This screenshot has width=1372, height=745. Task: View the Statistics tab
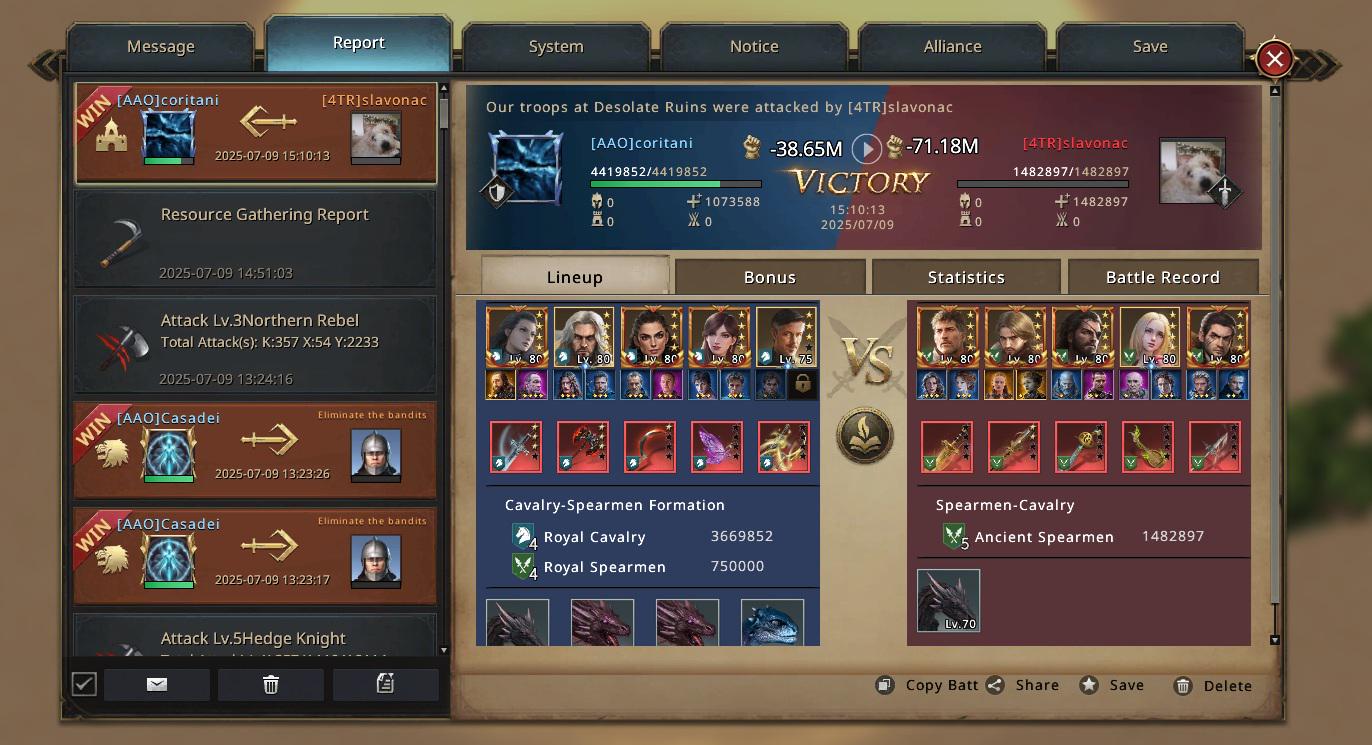966,277
